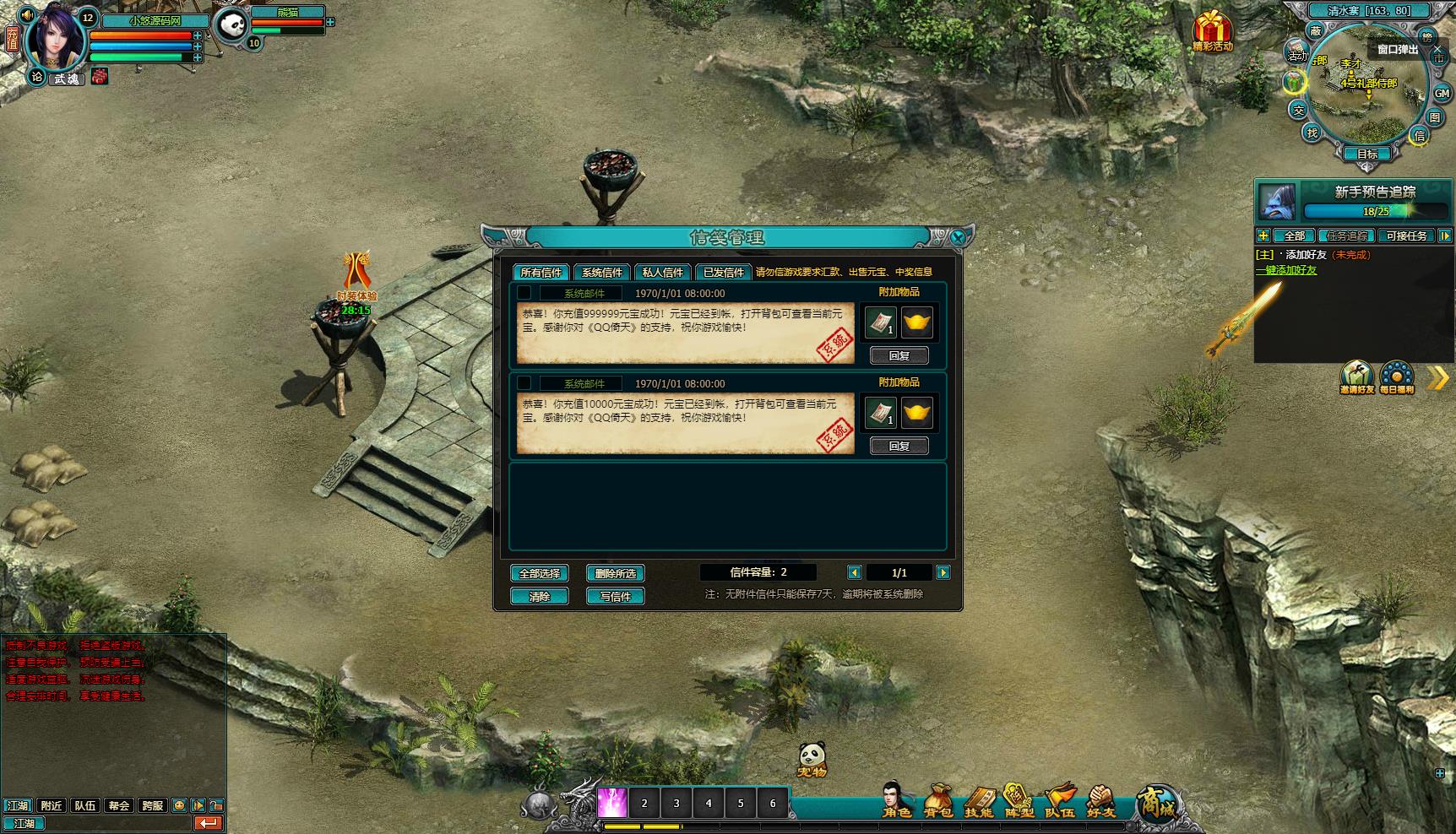
Task: Open the 每日福利 daily reward icon
Action: (1396, 377)
